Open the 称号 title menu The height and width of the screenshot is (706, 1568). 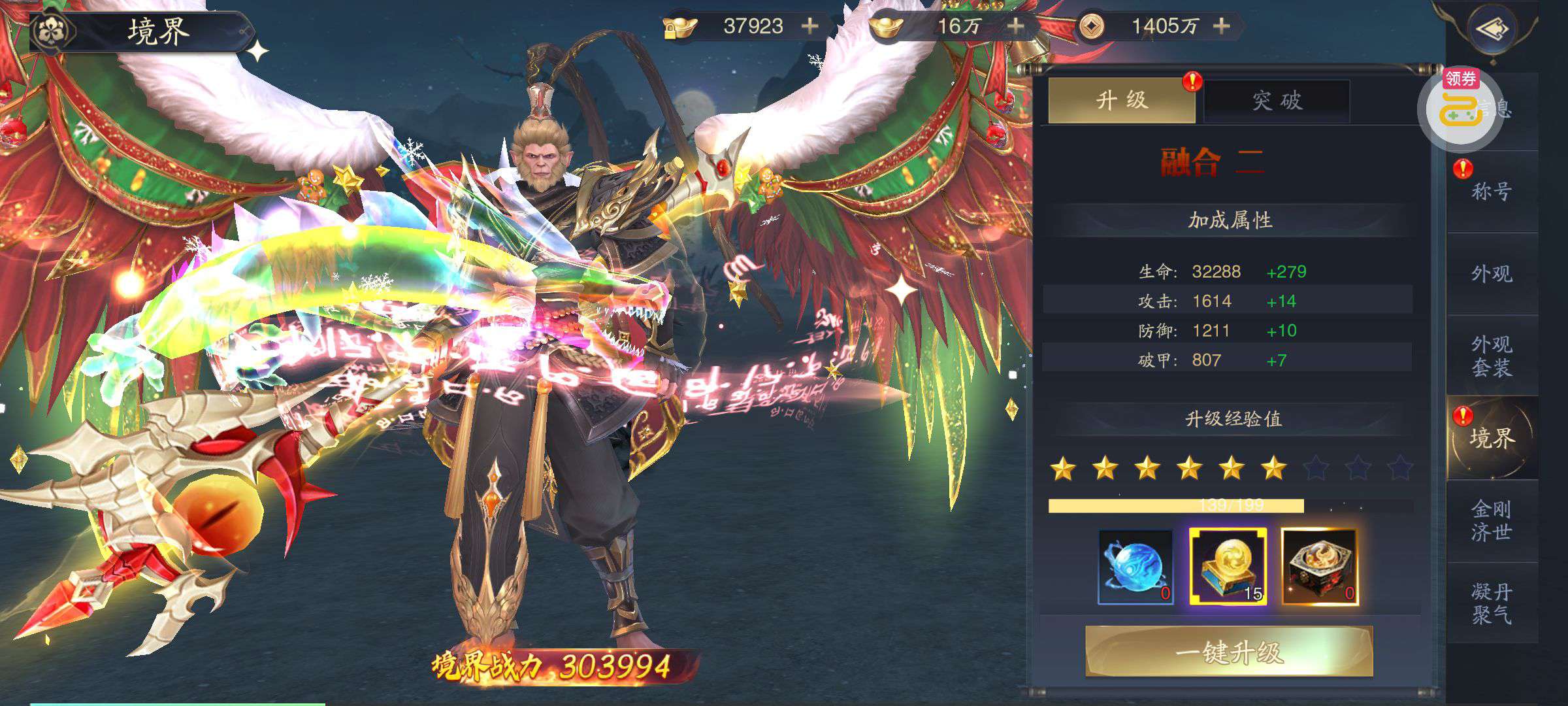(1492, 191)
